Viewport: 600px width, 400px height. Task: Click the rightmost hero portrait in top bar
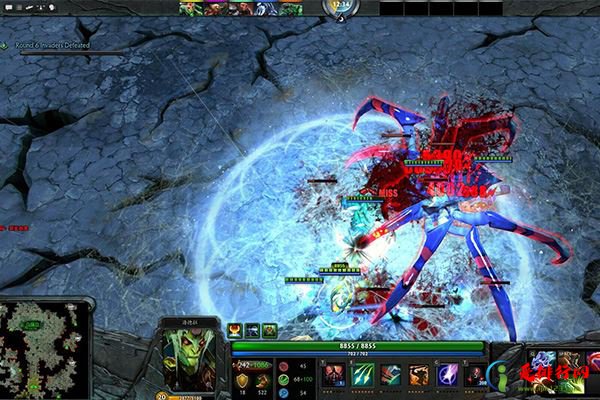tap(292, 9)
